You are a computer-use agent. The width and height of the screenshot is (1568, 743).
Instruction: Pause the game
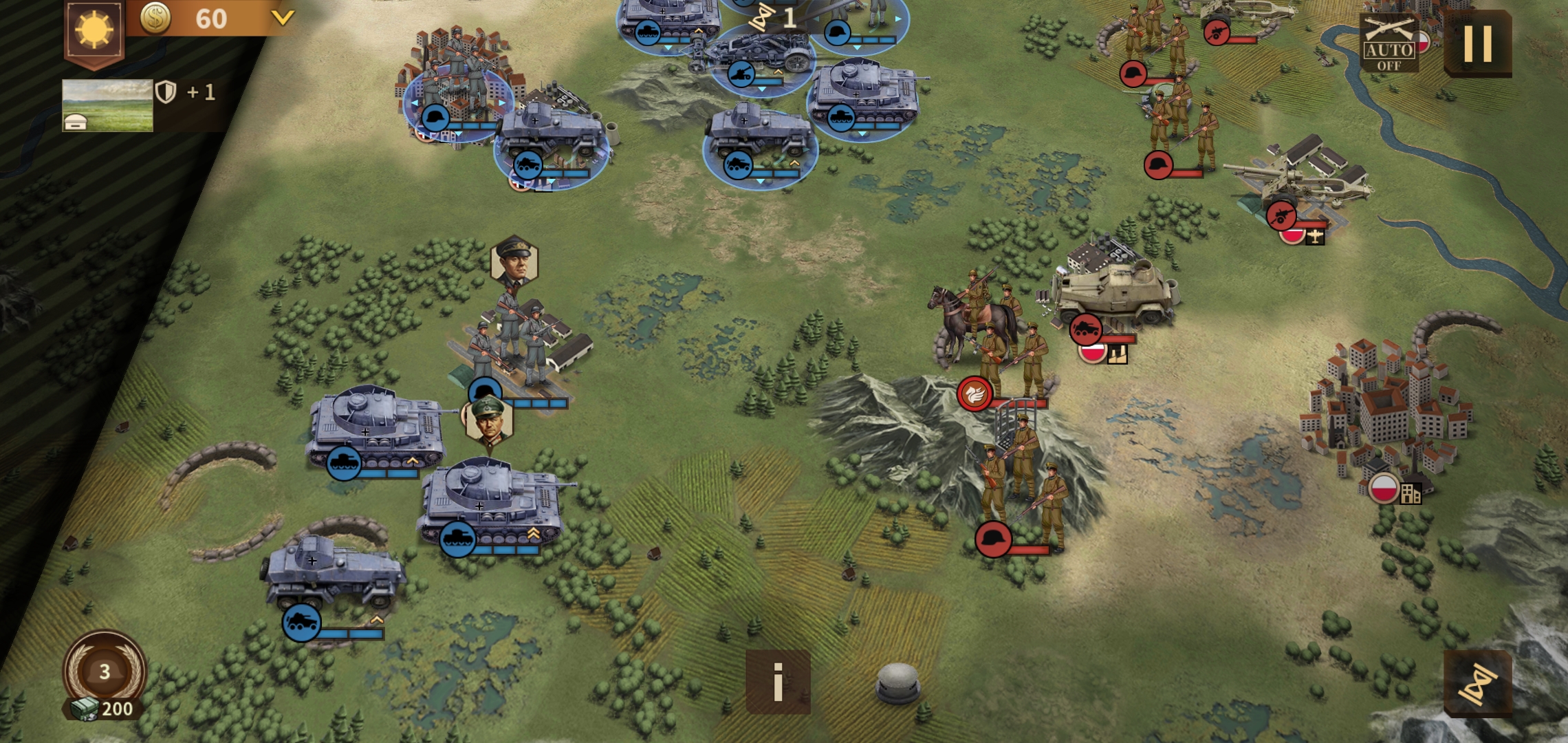1477,43
